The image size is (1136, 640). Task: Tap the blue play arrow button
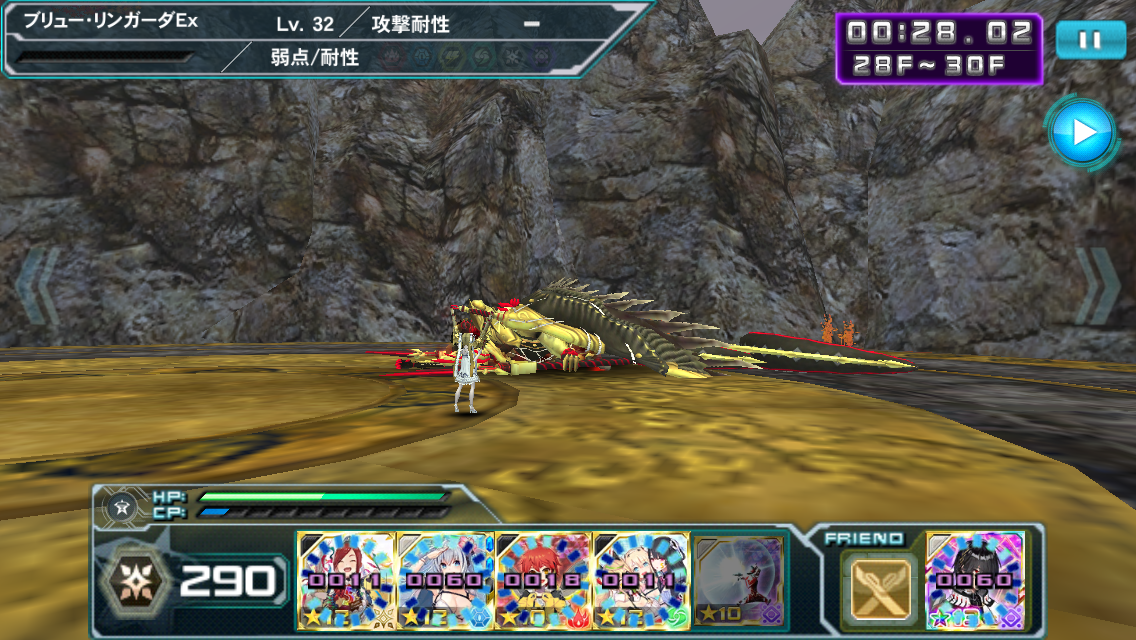[x=1081, y=131]
